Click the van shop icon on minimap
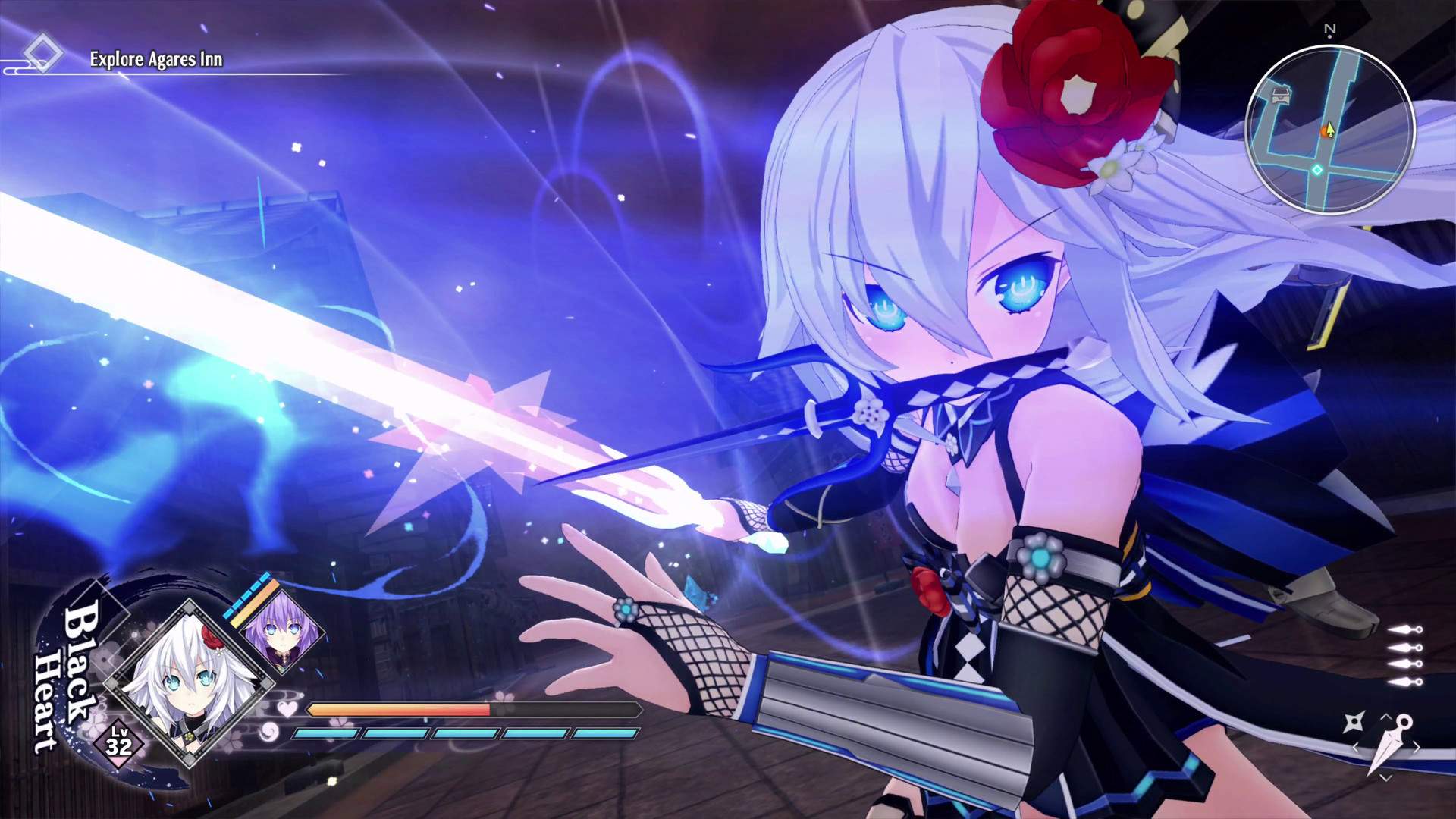This screenshot has width=1456, height=819. coord(1281,94)
